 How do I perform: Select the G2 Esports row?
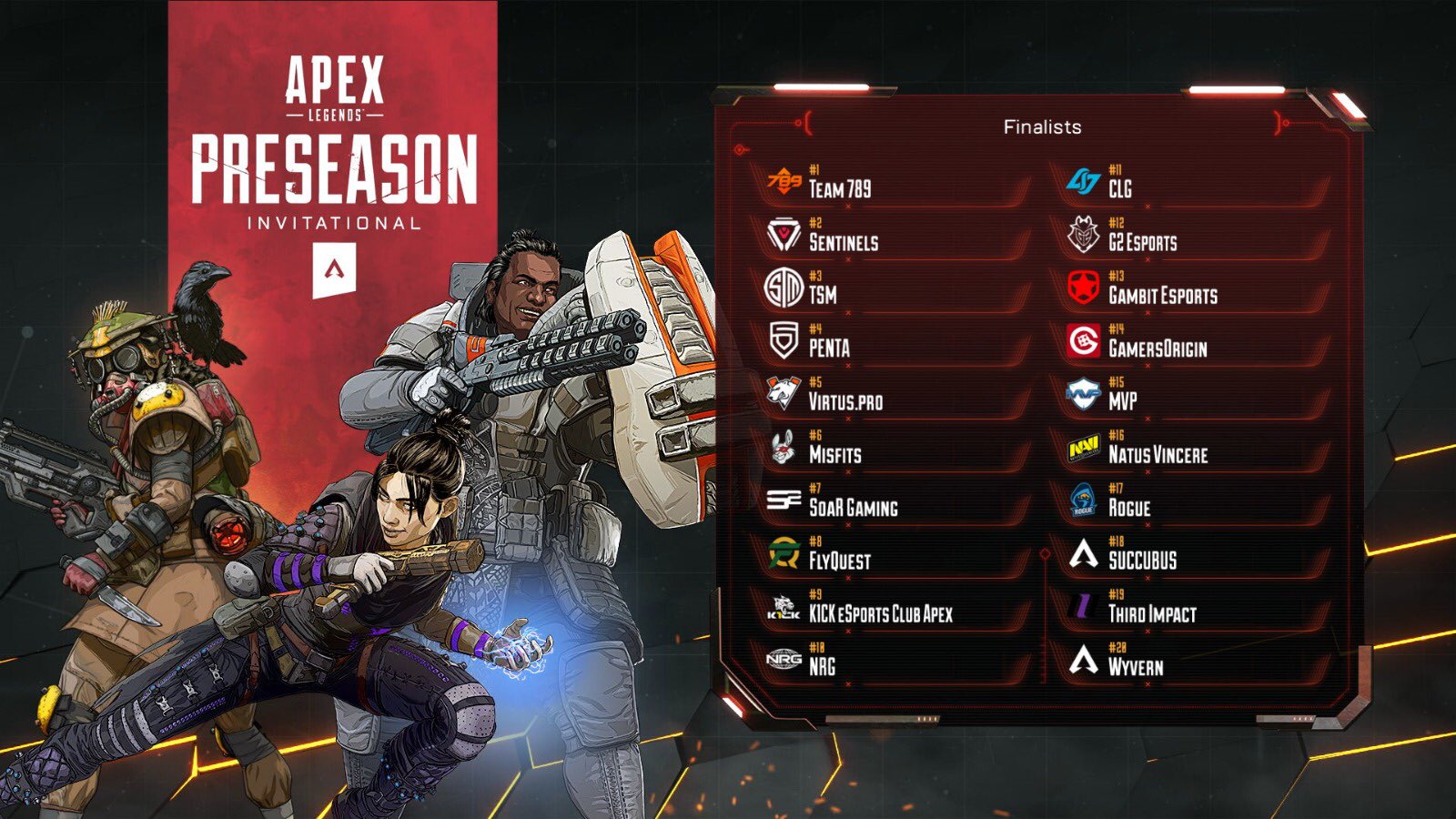pyautogui.click(x=1142, y=242)
